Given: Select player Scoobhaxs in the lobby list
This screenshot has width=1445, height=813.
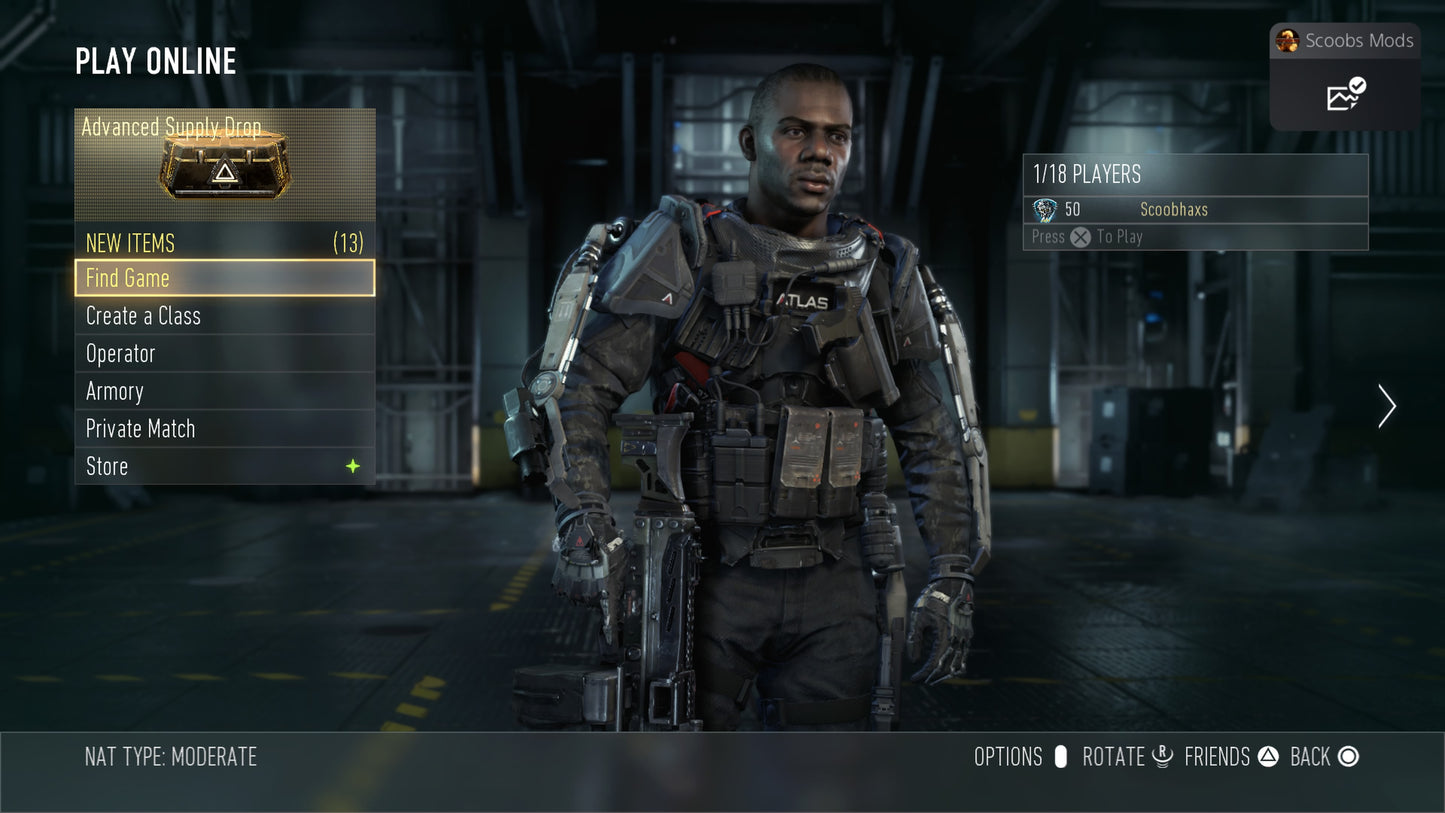Looking at the screenshot, I should click(x=1174, y=209).
